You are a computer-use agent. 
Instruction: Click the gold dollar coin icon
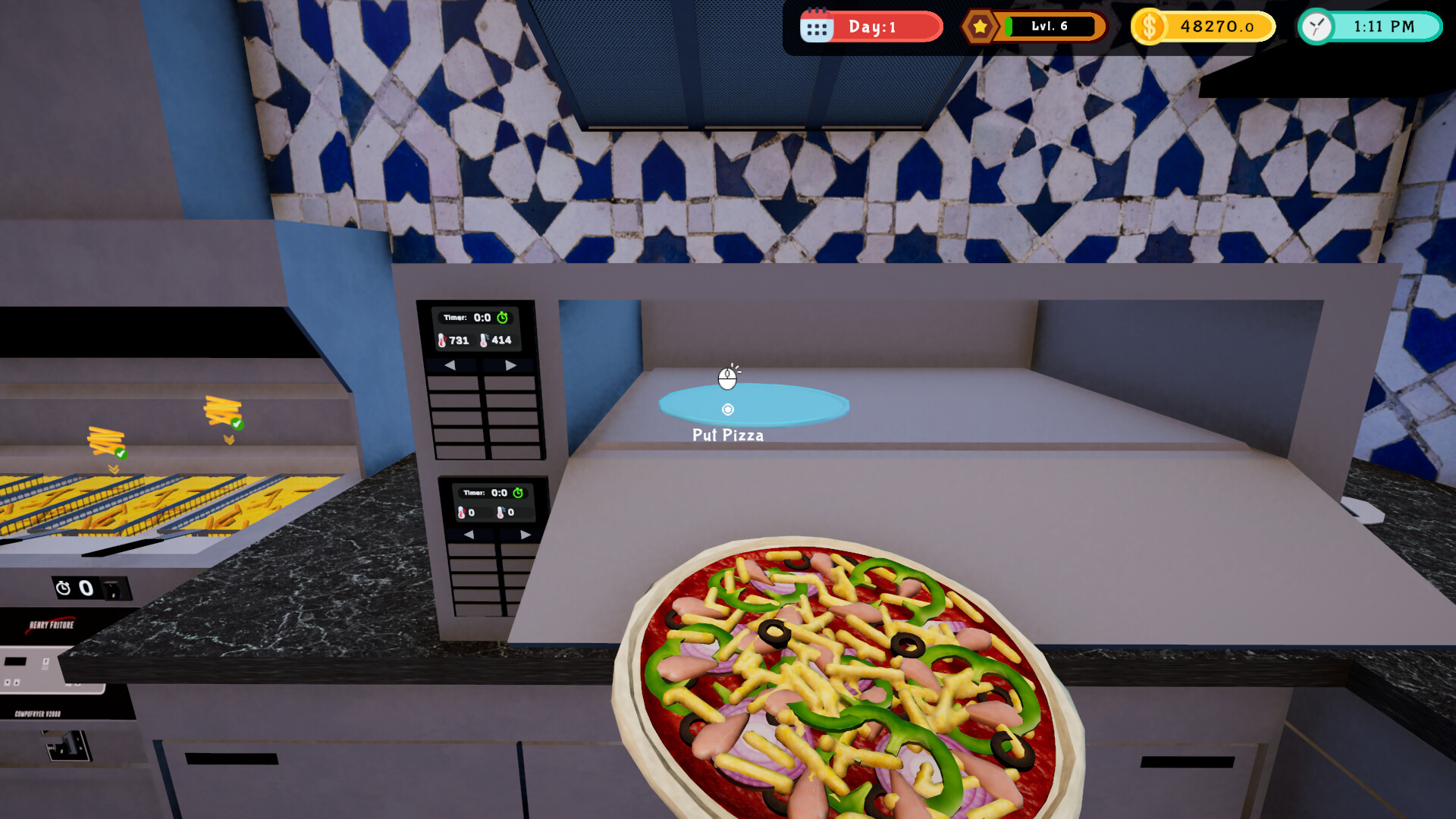(x=1149, y=25)
